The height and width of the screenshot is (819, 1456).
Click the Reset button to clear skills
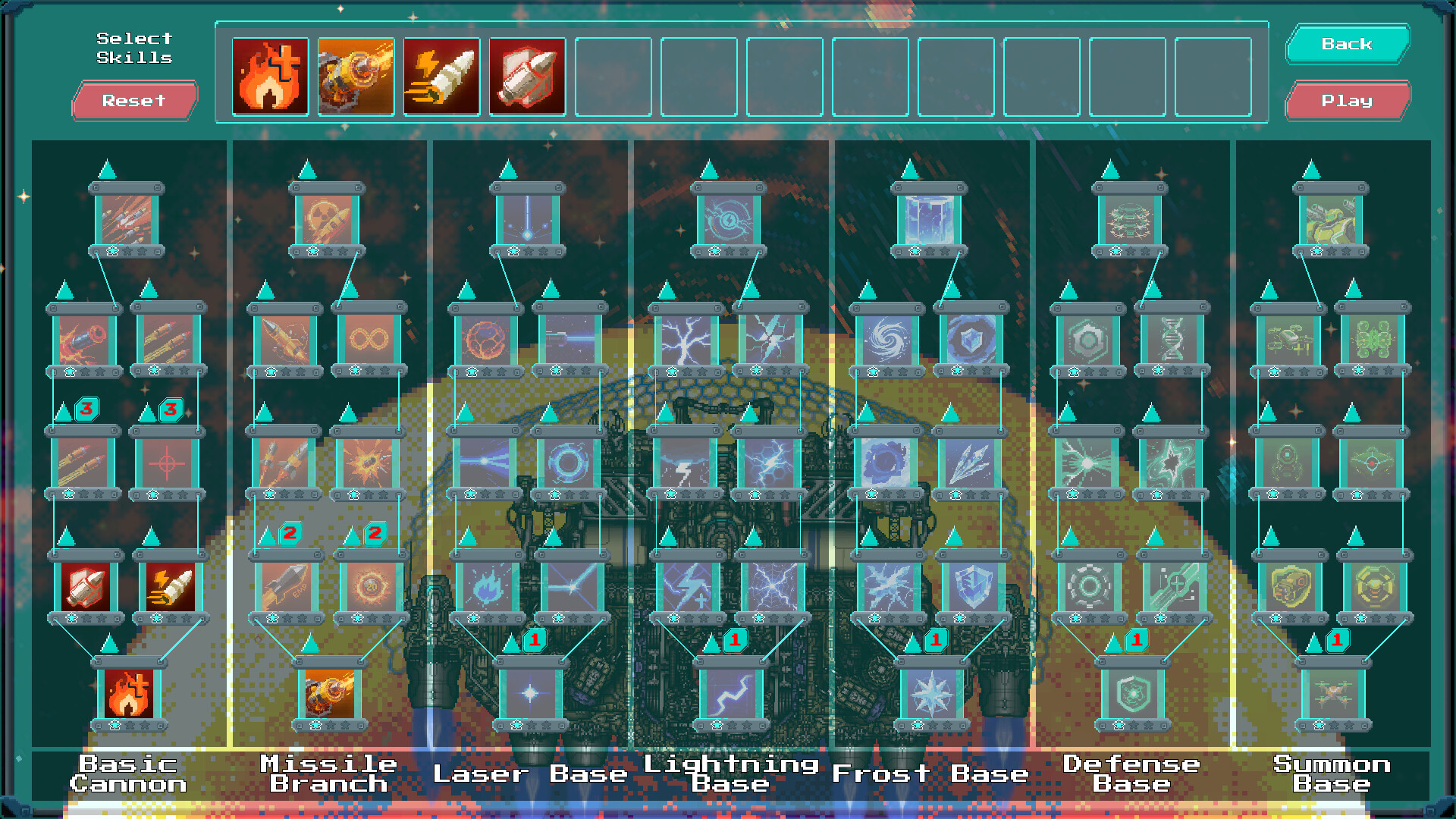click(x=134, y=101)
